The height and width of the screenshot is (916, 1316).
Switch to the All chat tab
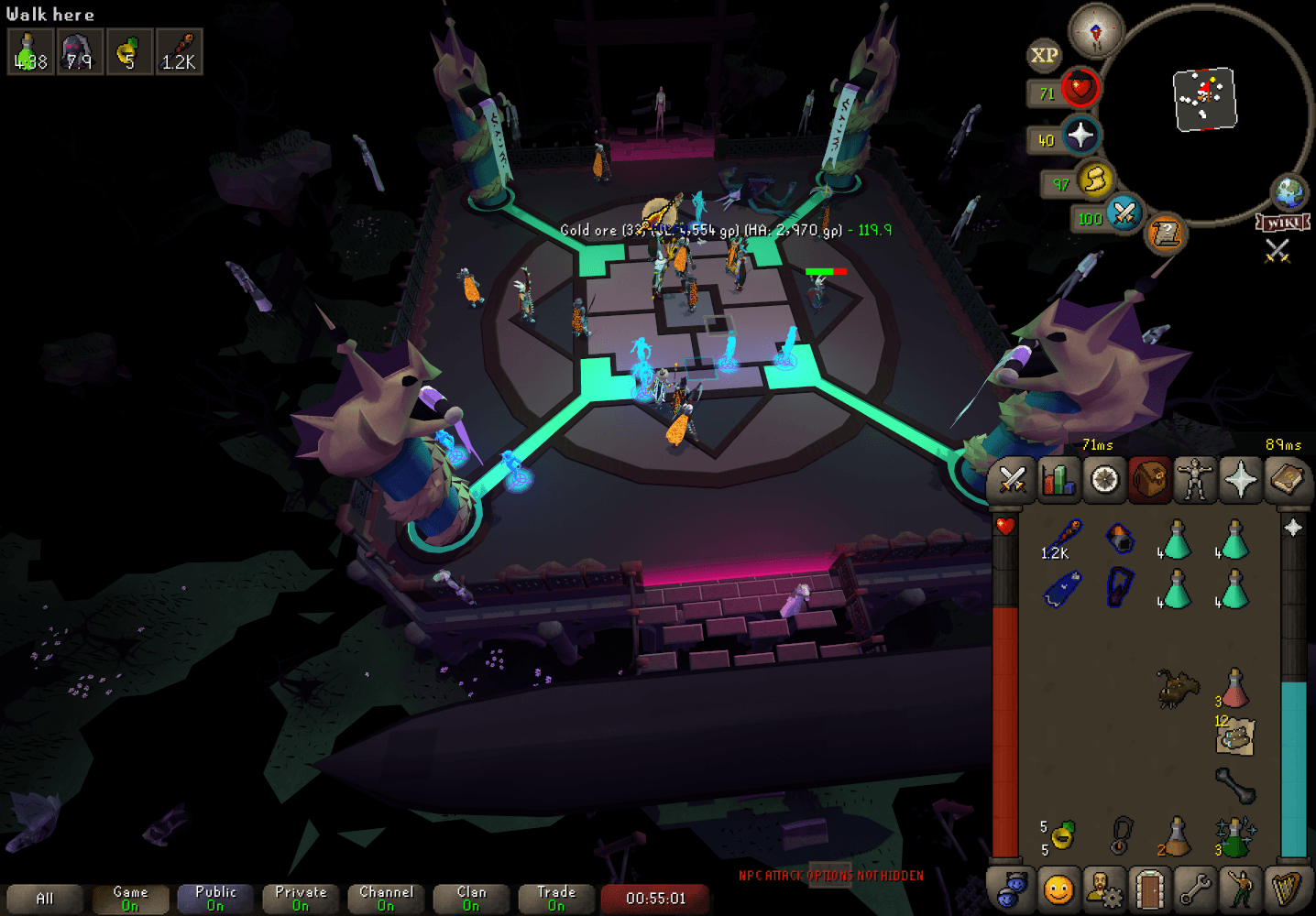pos(44,896)
